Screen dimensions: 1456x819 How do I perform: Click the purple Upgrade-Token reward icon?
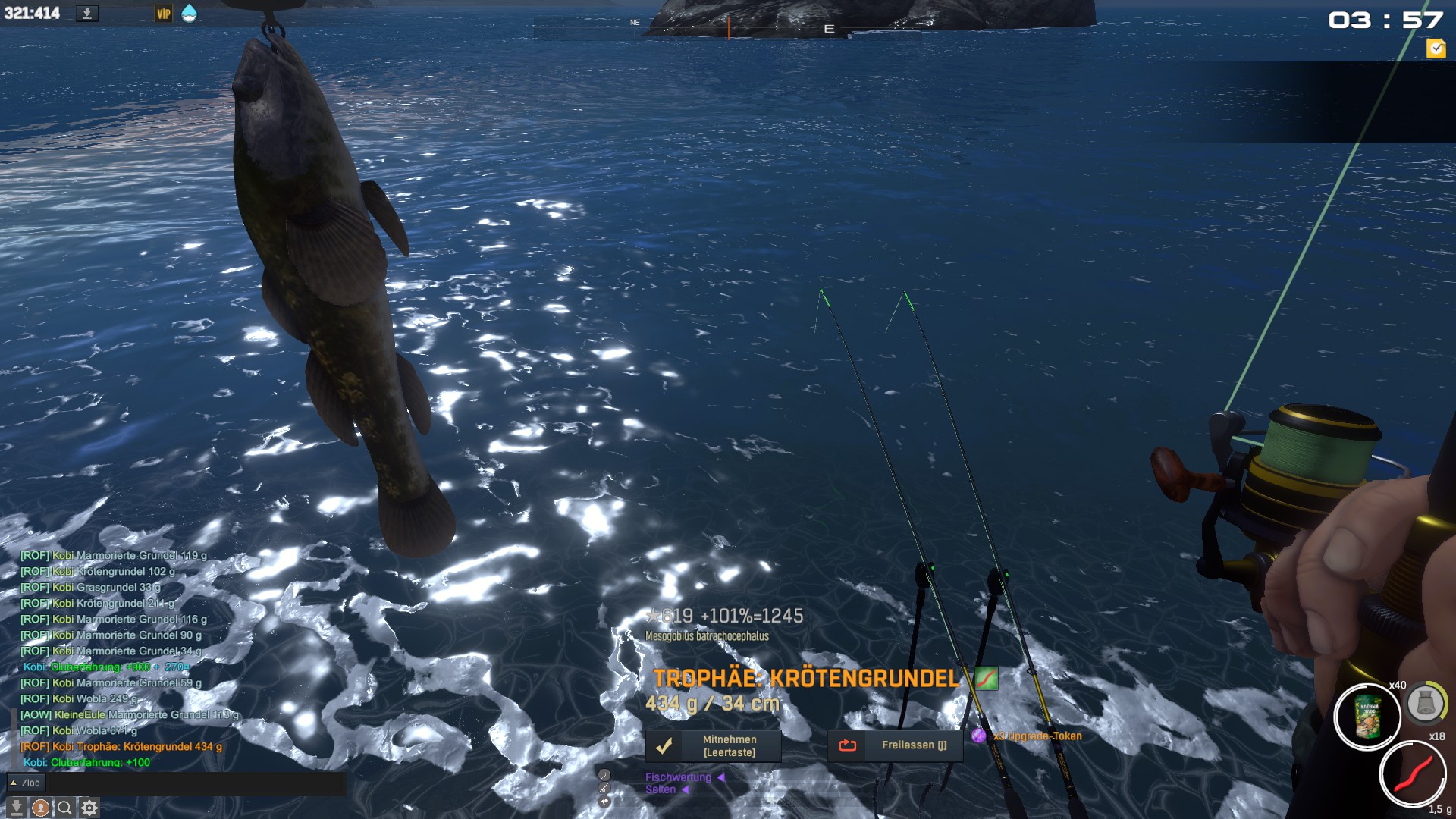(979, 736)
